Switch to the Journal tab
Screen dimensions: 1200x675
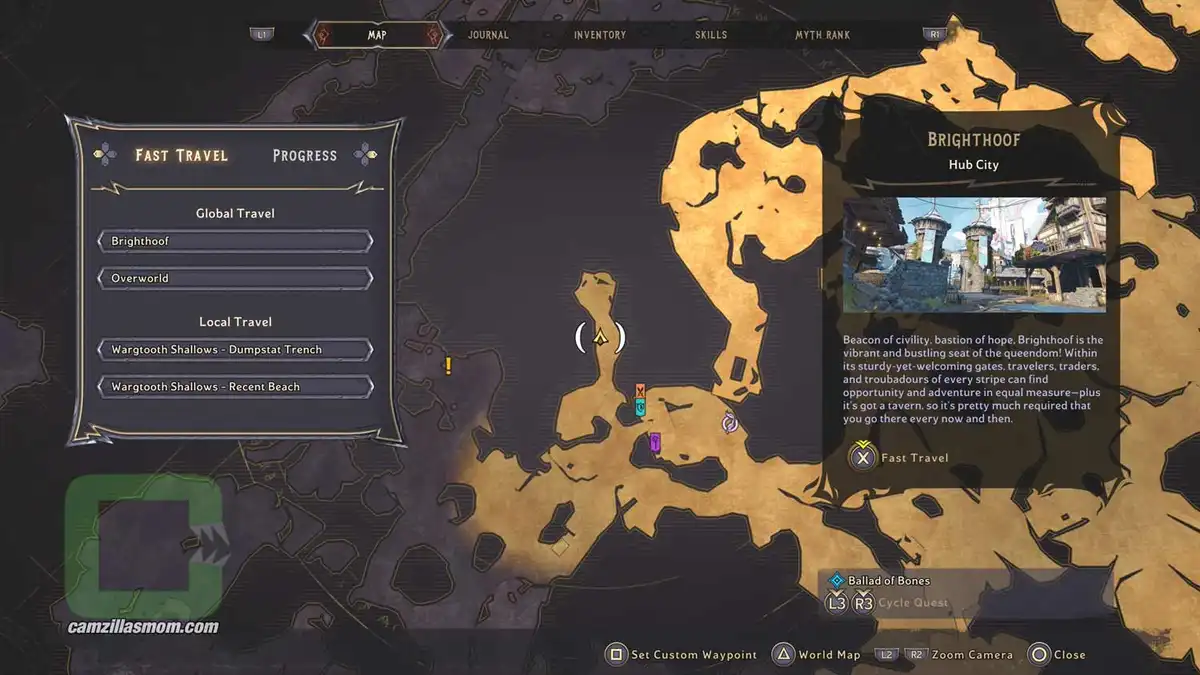coord(488,35)
